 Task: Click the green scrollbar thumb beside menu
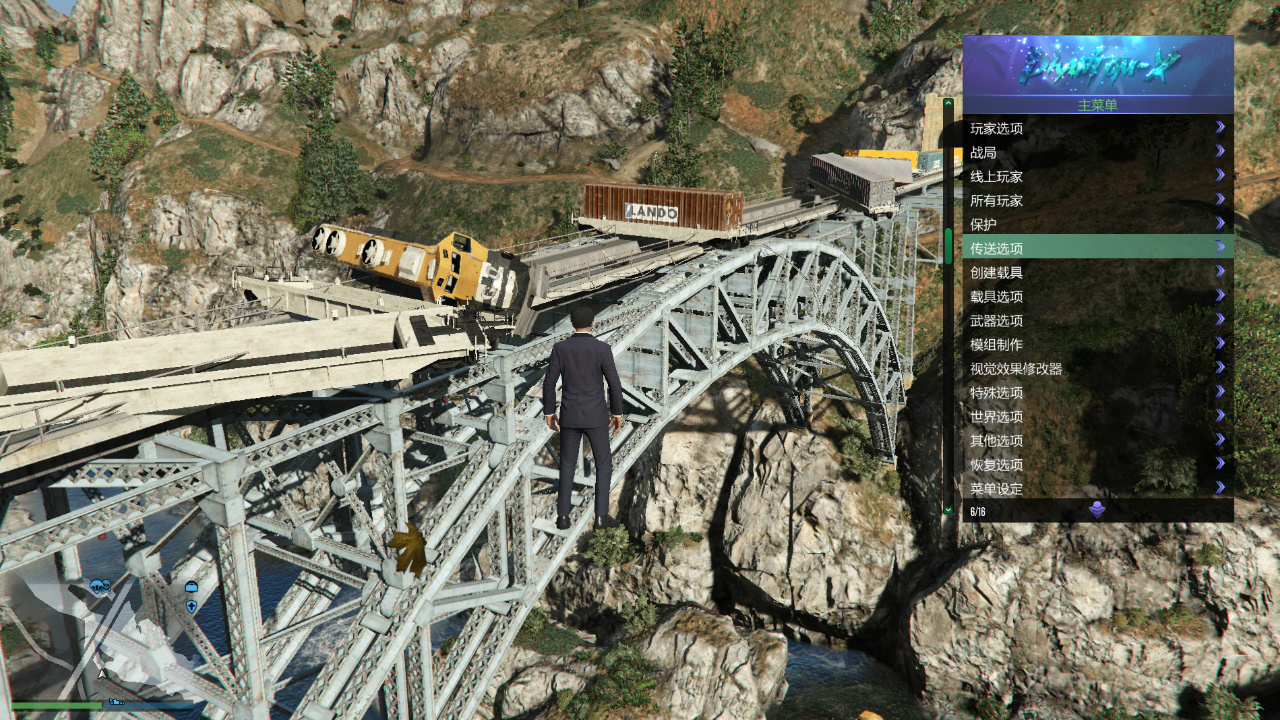pos(948,246)
